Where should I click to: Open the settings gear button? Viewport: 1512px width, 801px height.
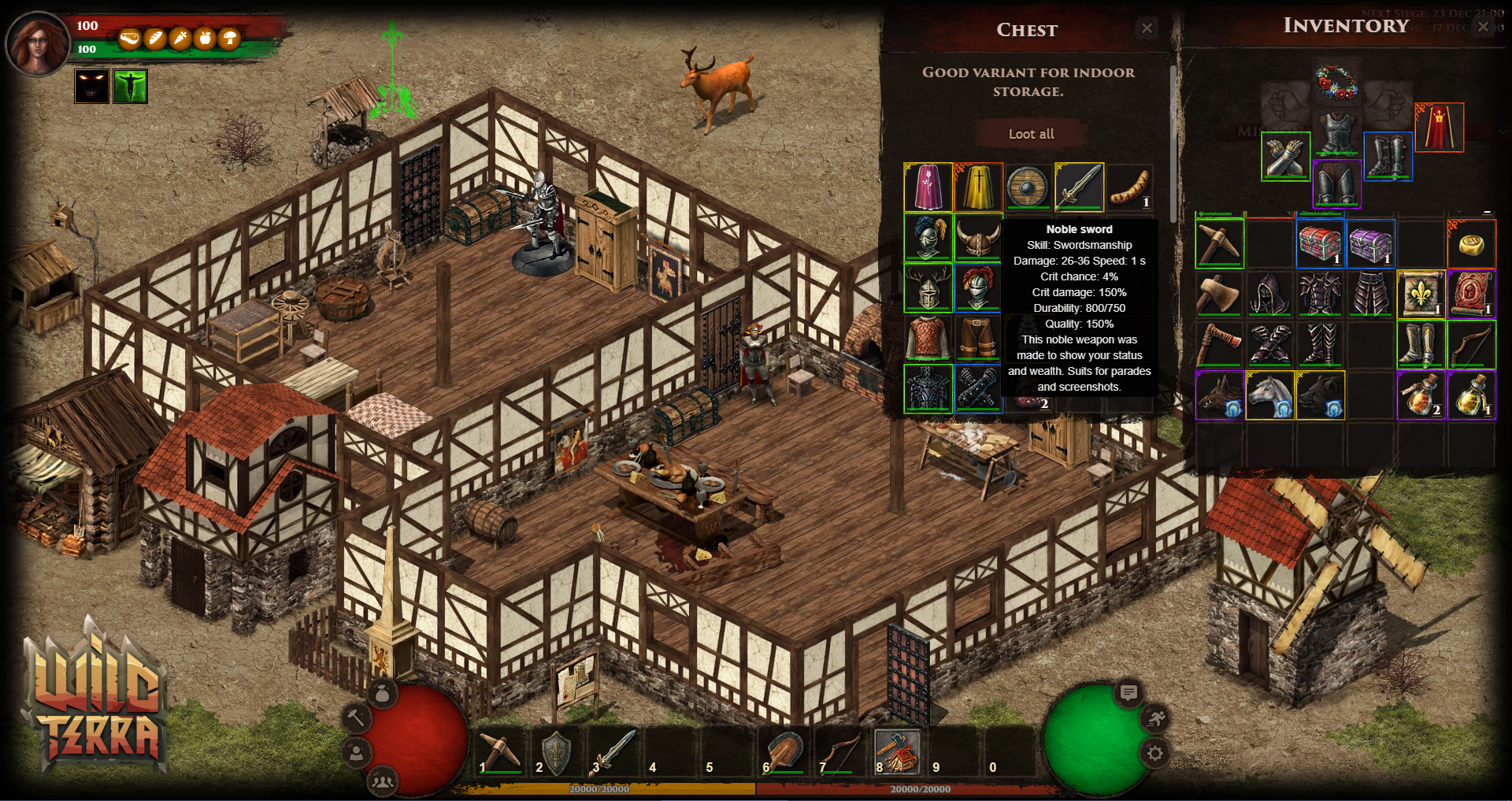[1154, 753]
